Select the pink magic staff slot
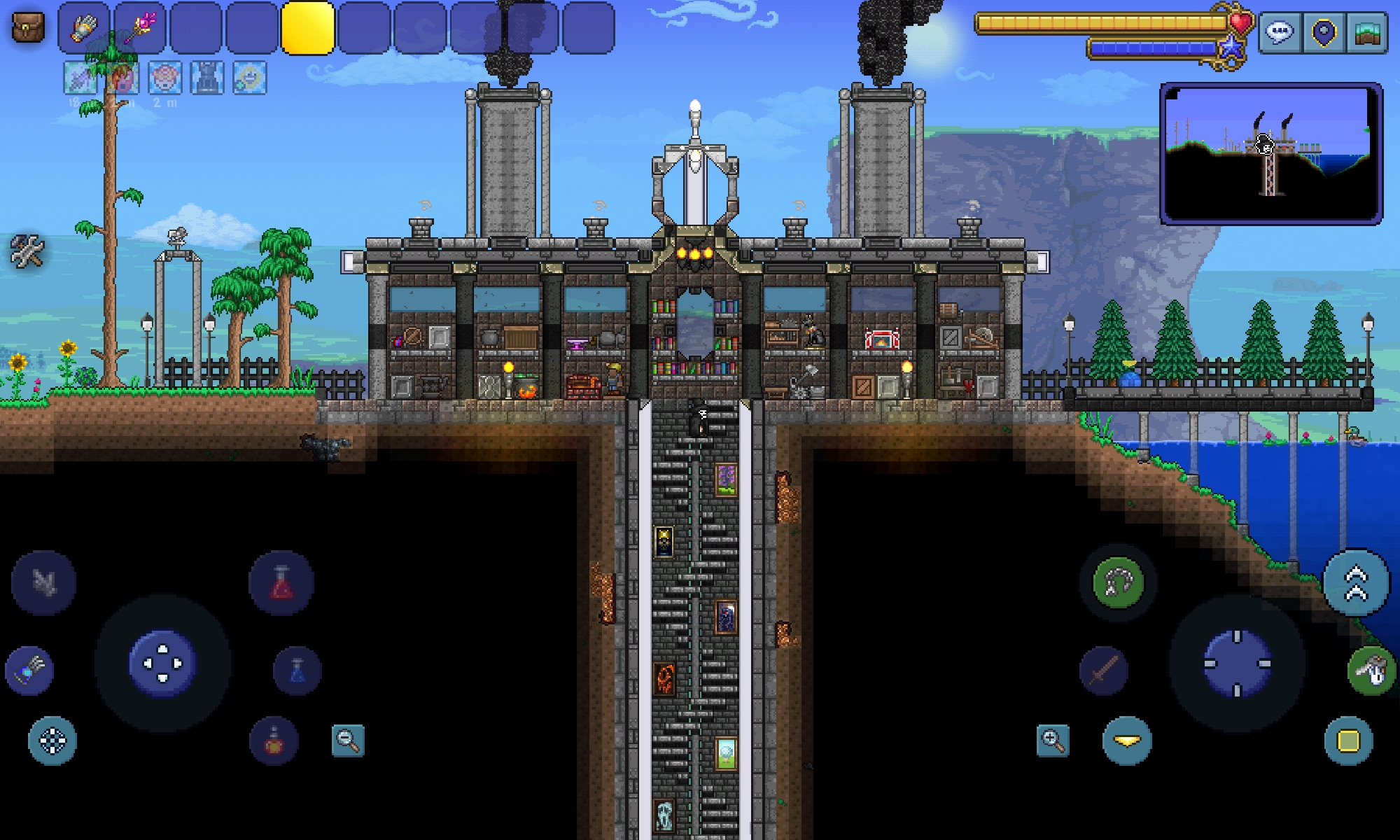The height and width of the screenshot is (840, 1400). pyautogui.click(x=140, y=28)
